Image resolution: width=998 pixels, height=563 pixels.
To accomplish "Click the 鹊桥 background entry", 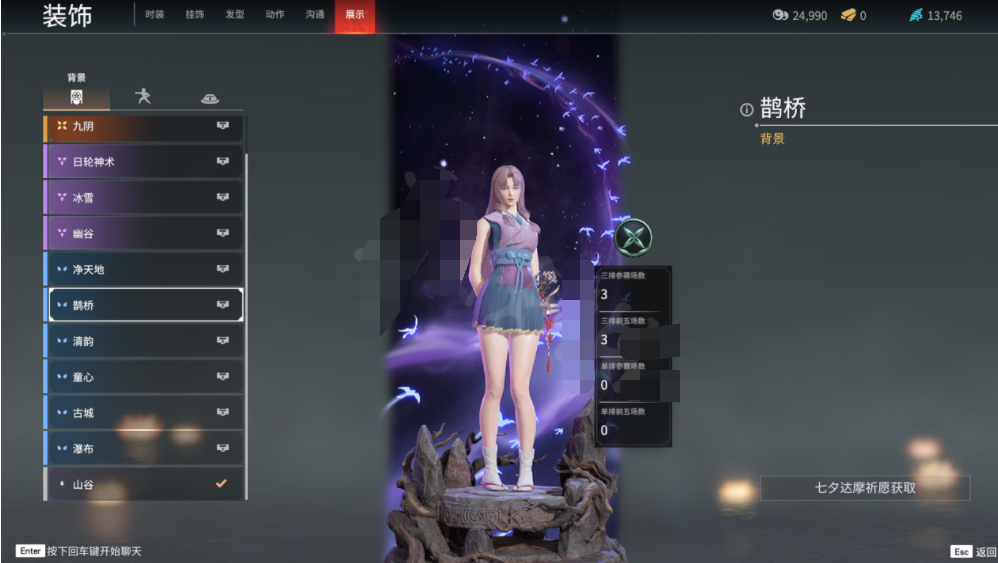I will 144,305.
